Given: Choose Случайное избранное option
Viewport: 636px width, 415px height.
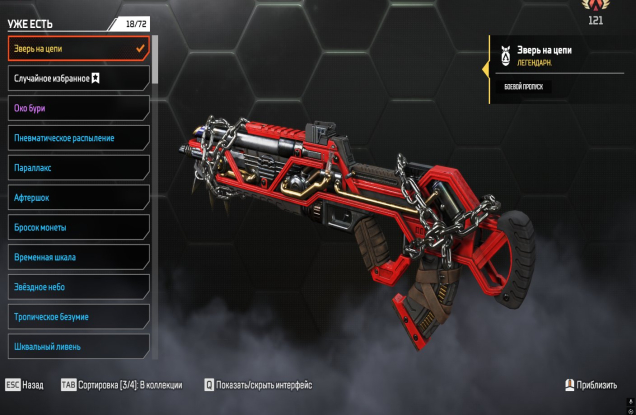Looking at the screenshot, I should point(78,78).
